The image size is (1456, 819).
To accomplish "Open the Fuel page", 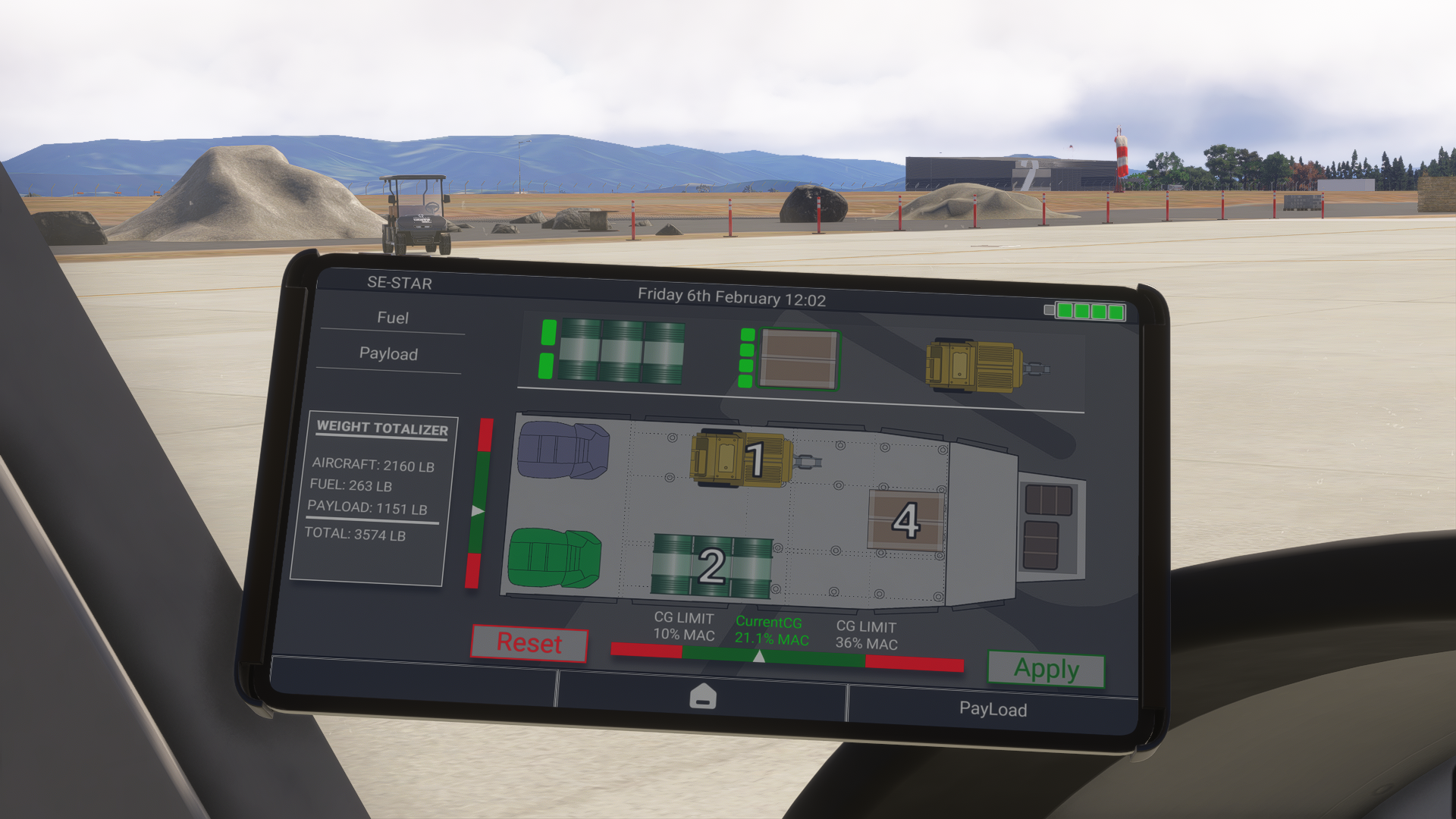I will pyautogui.click(x=393, y=318).
